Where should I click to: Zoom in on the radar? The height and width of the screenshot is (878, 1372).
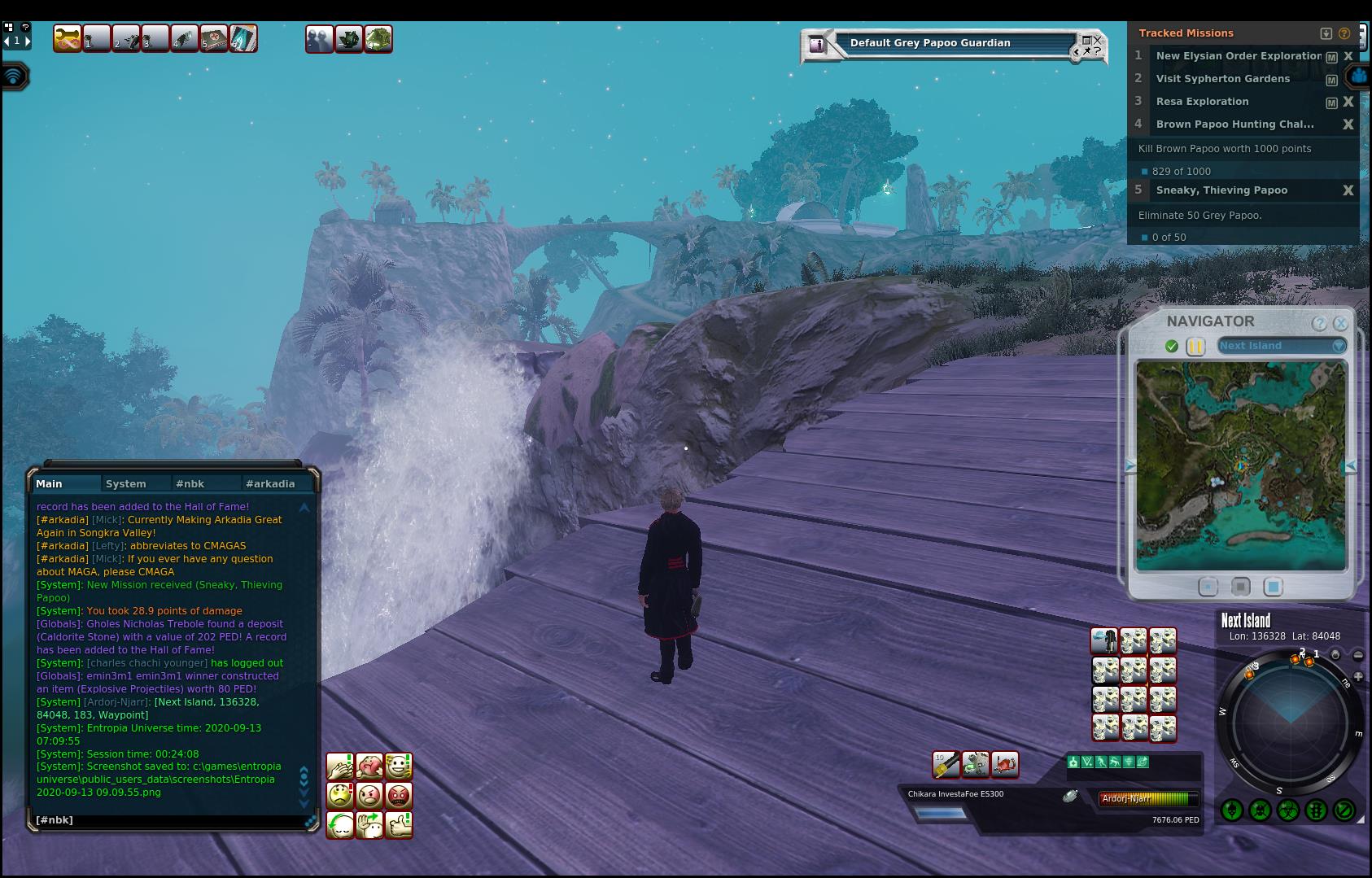(x=1357, y=676)
